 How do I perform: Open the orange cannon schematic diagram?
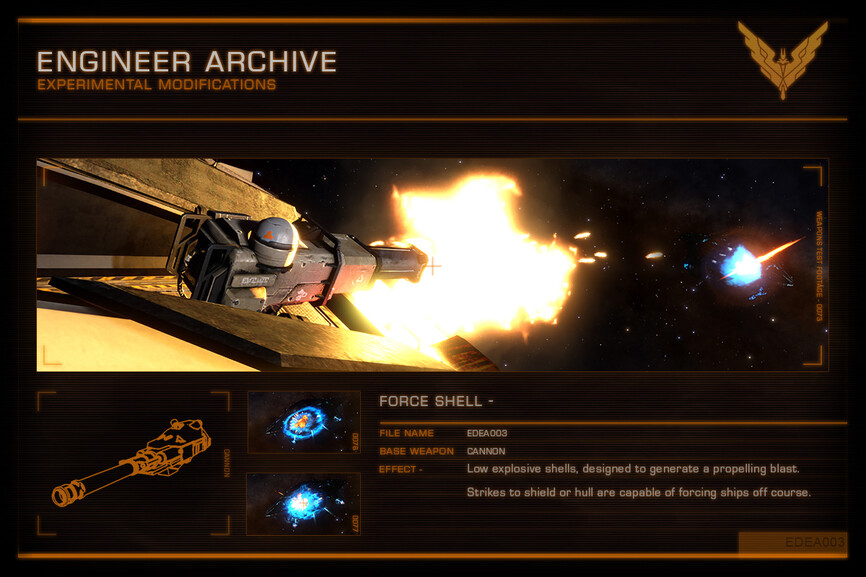click(x=132, y=463)
